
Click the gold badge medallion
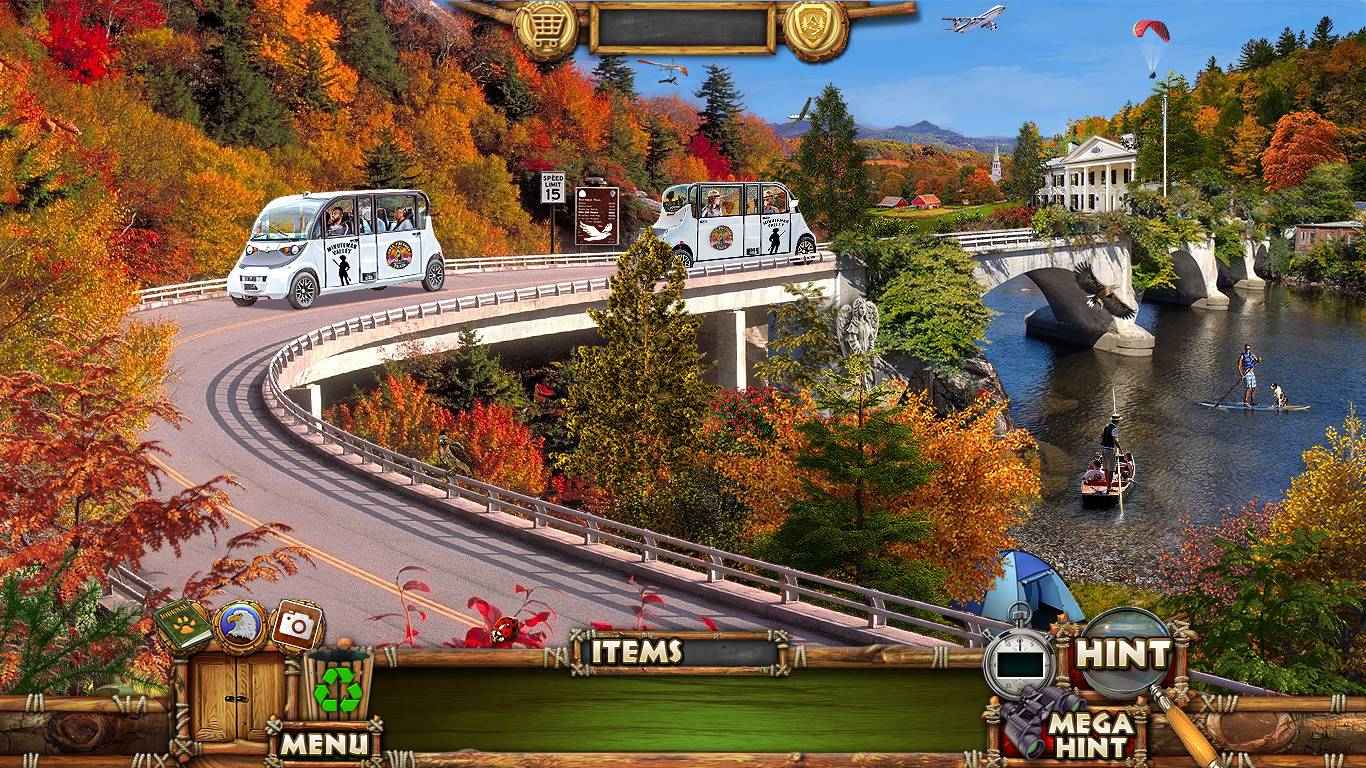point(815,28)
